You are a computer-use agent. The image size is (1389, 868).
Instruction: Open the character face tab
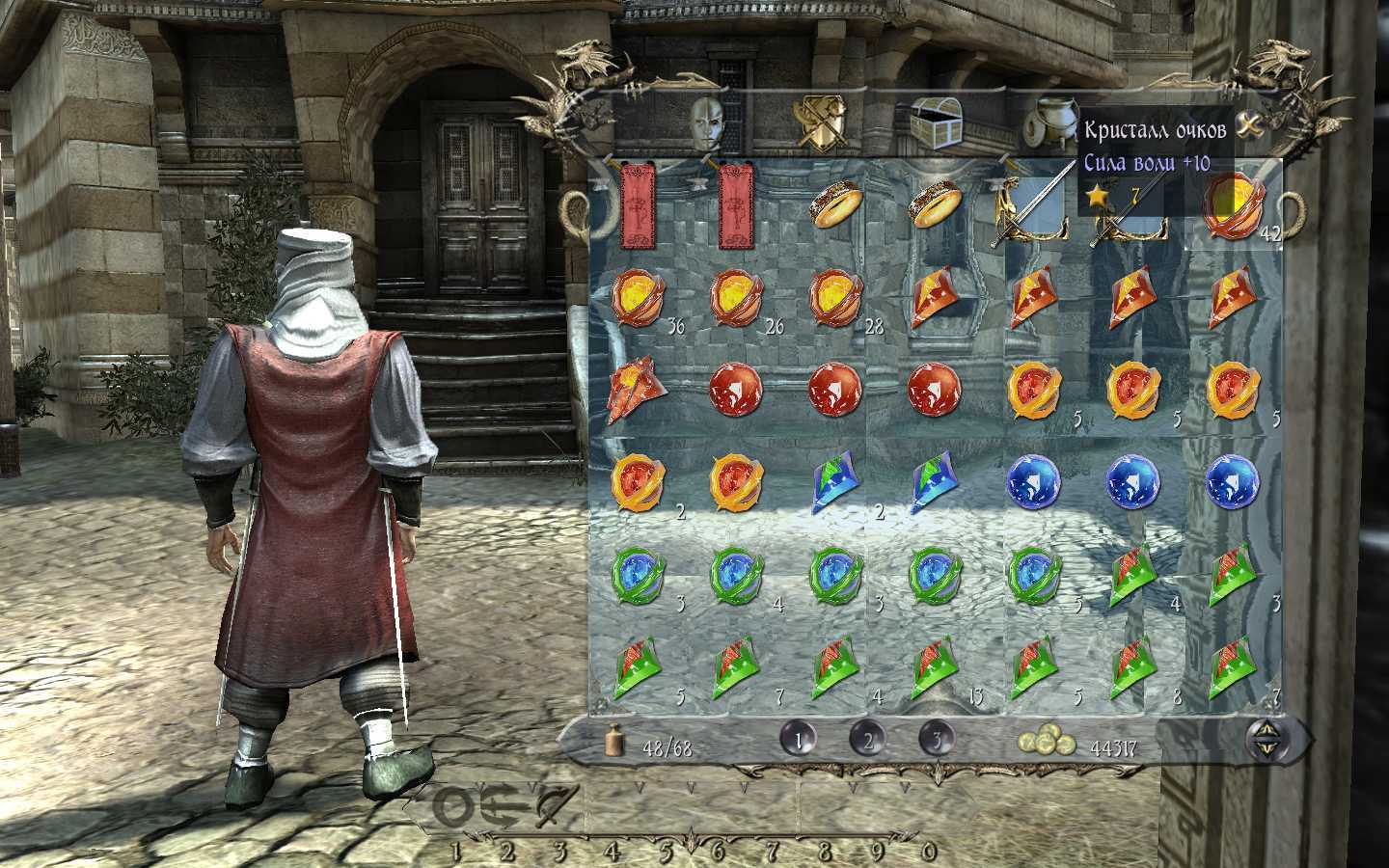(x=710, y=122)
